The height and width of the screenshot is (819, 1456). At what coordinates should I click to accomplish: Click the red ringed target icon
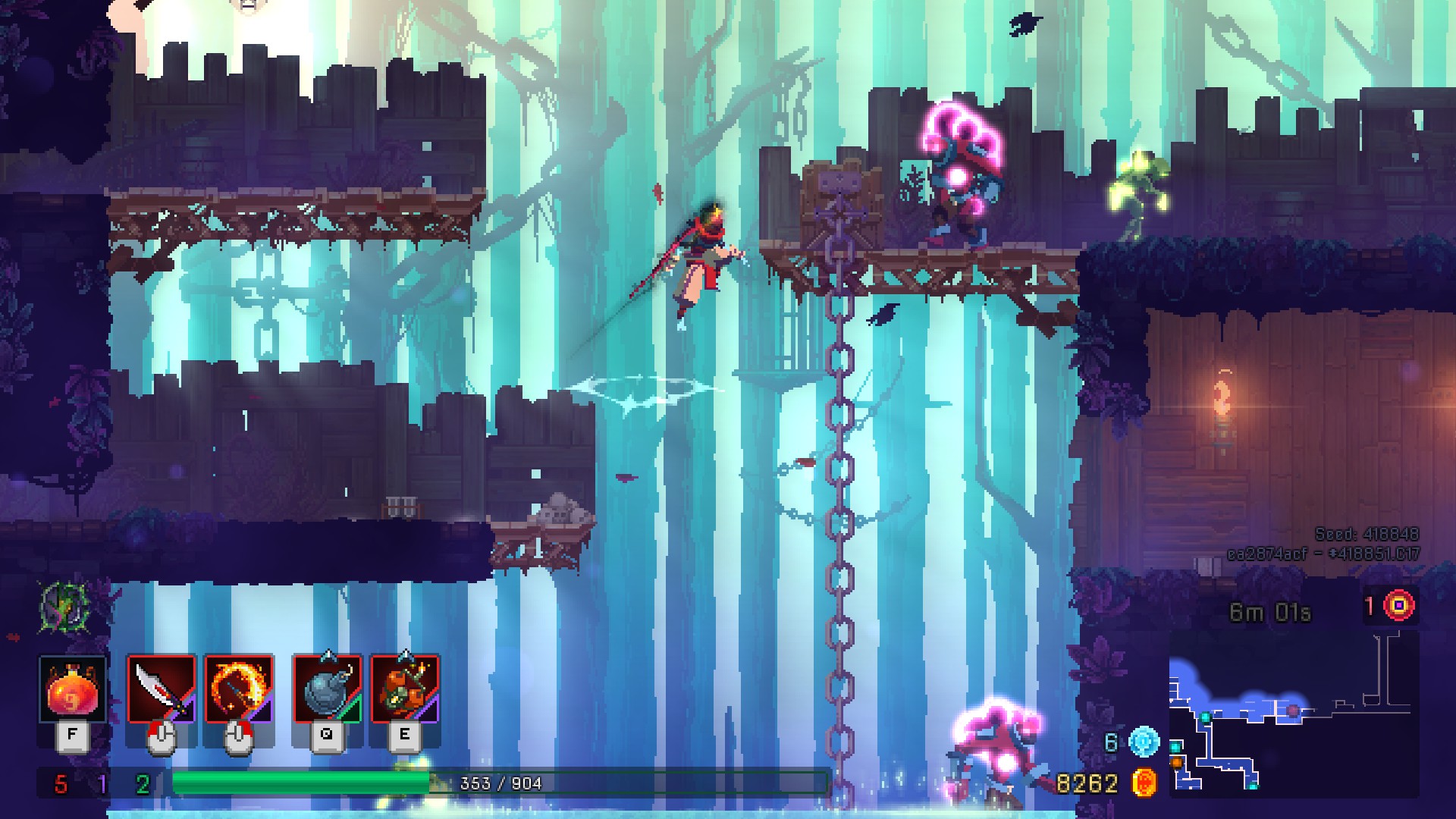[1399, 605]
